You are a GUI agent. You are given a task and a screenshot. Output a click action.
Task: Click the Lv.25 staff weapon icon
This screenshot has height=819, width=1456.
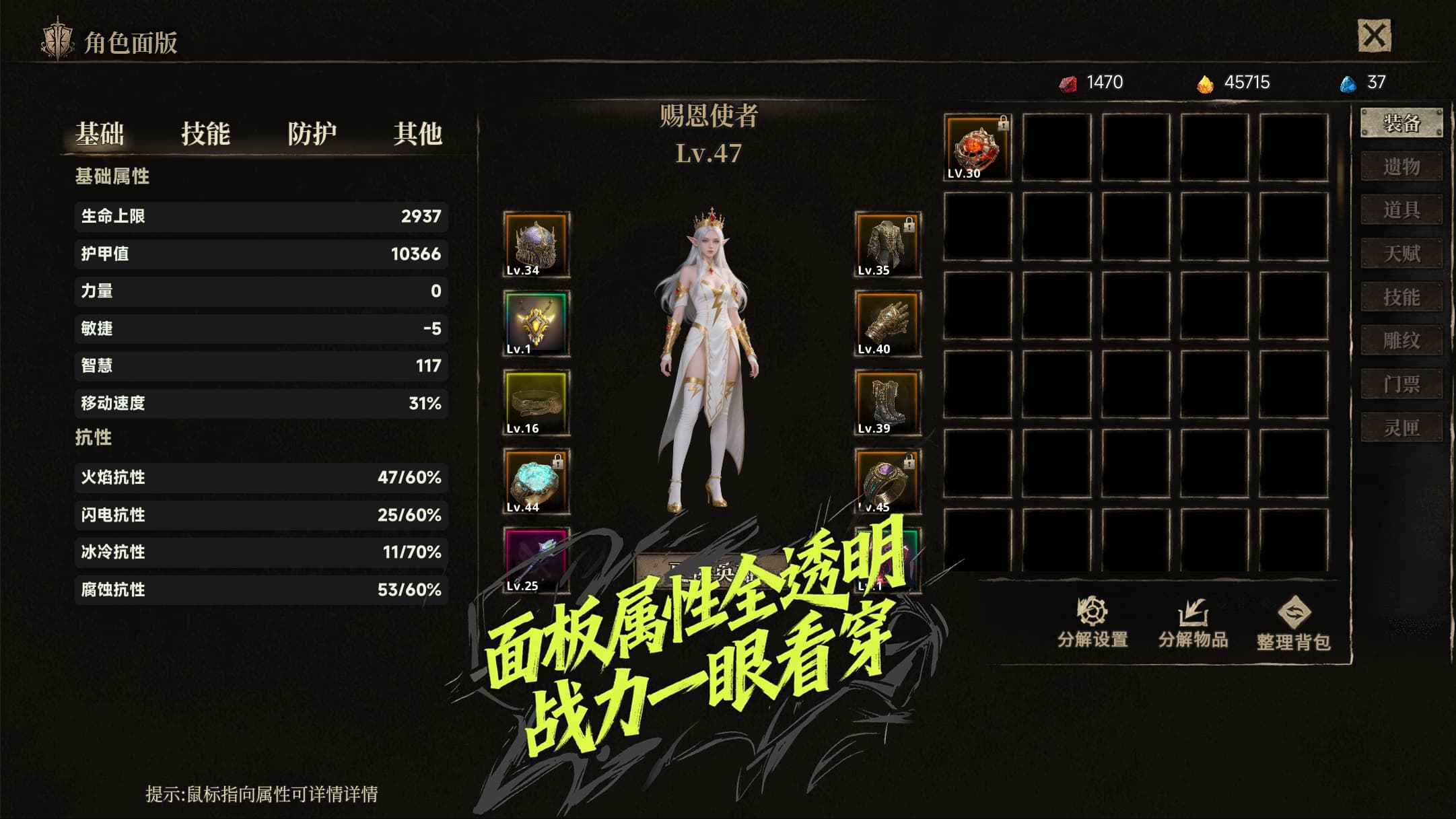(535, 560)
